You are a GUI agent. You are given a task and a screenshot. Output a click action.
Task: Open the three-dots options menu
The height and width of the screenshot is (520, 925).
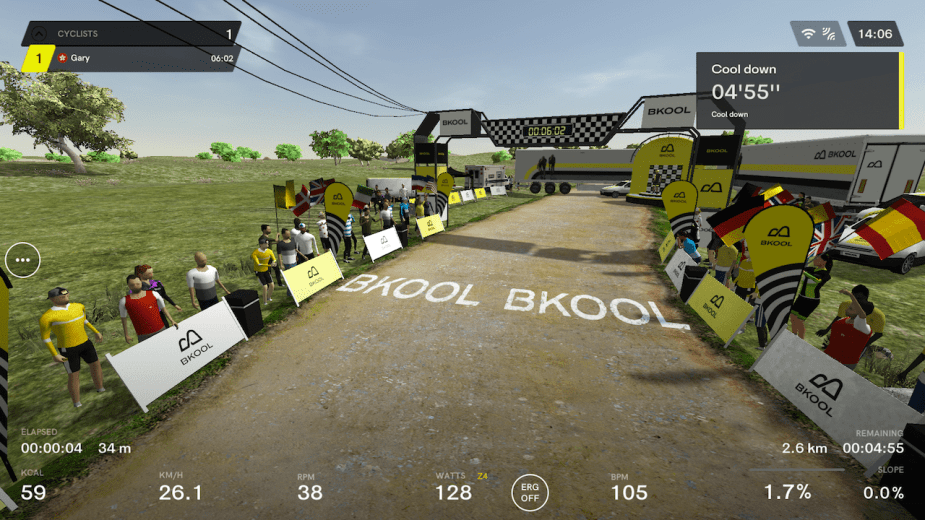(22, 260)
